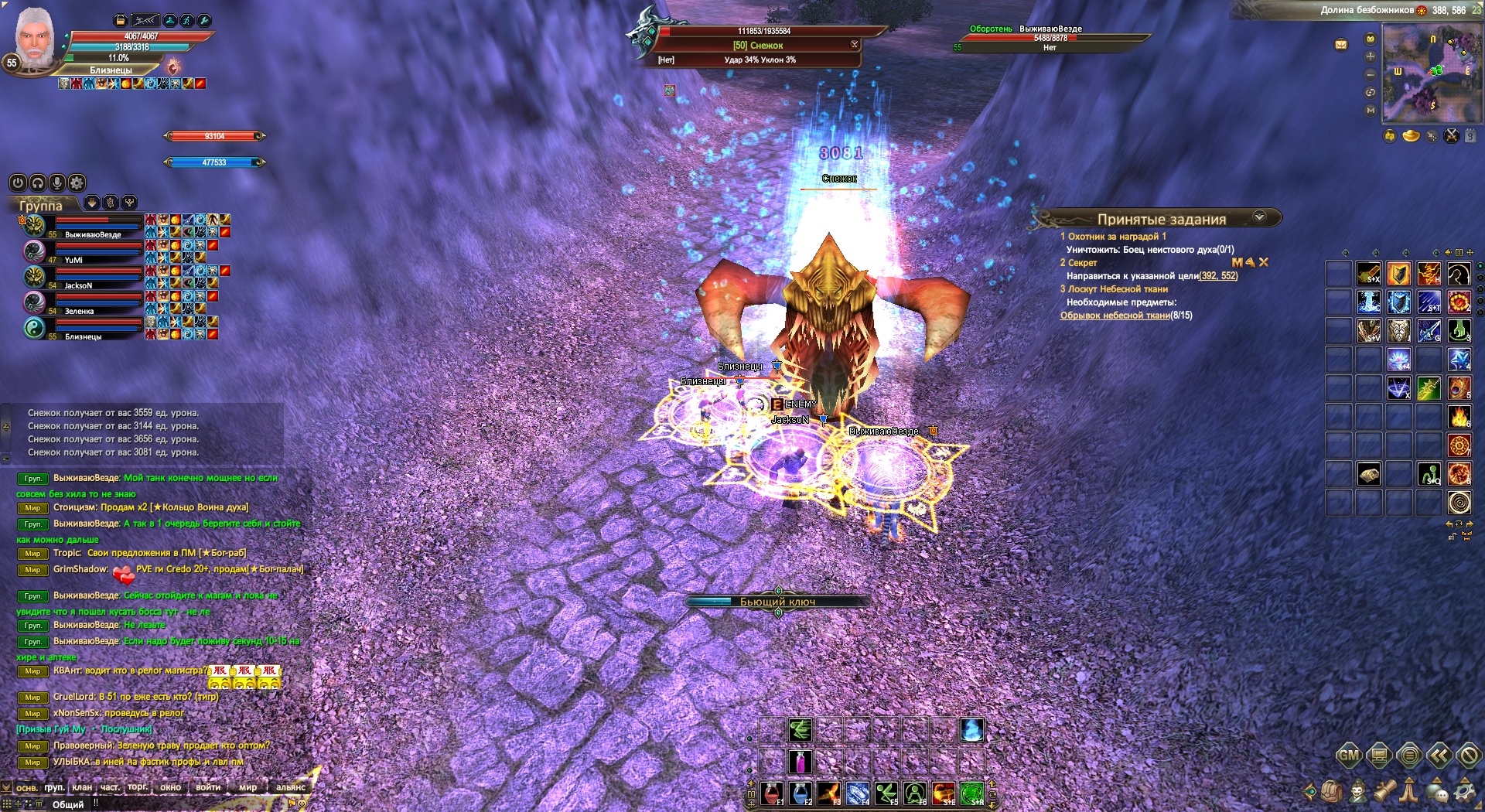Image resolution: width=1485 pixels, height=812 pixels.
Task: Activate the ice crystal skill on the hotbar
Action: pyautogui.click(x=858, y=793)
